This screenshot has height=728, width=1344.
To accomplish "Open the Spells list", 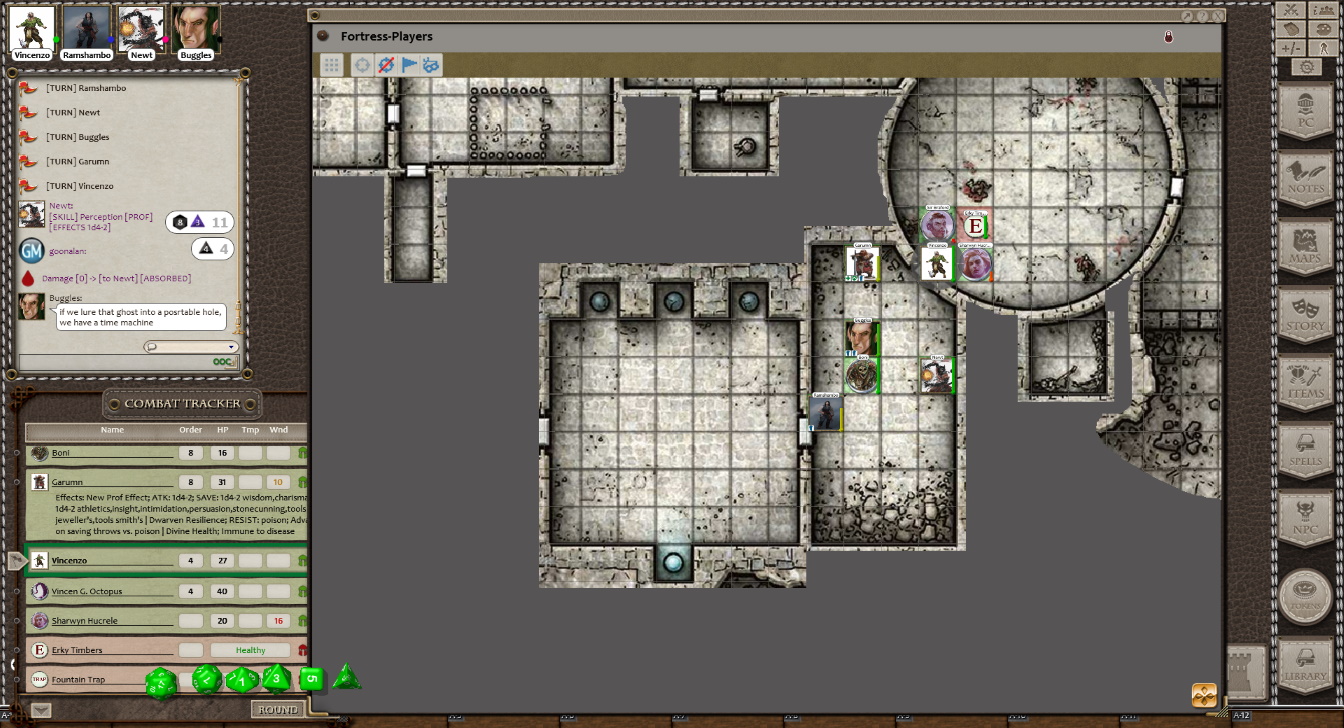I will click(x=1305, y=450).
